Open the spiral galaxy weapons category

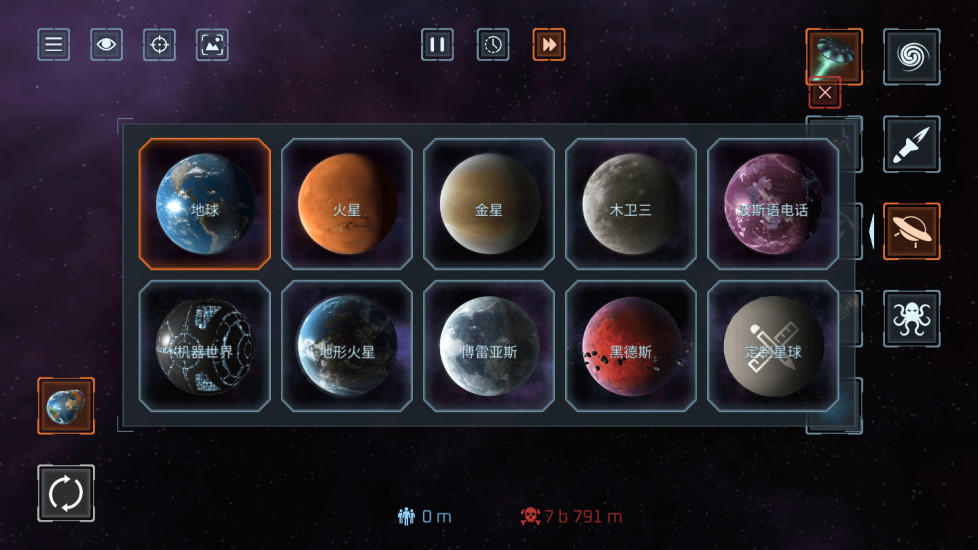point(911,57)
